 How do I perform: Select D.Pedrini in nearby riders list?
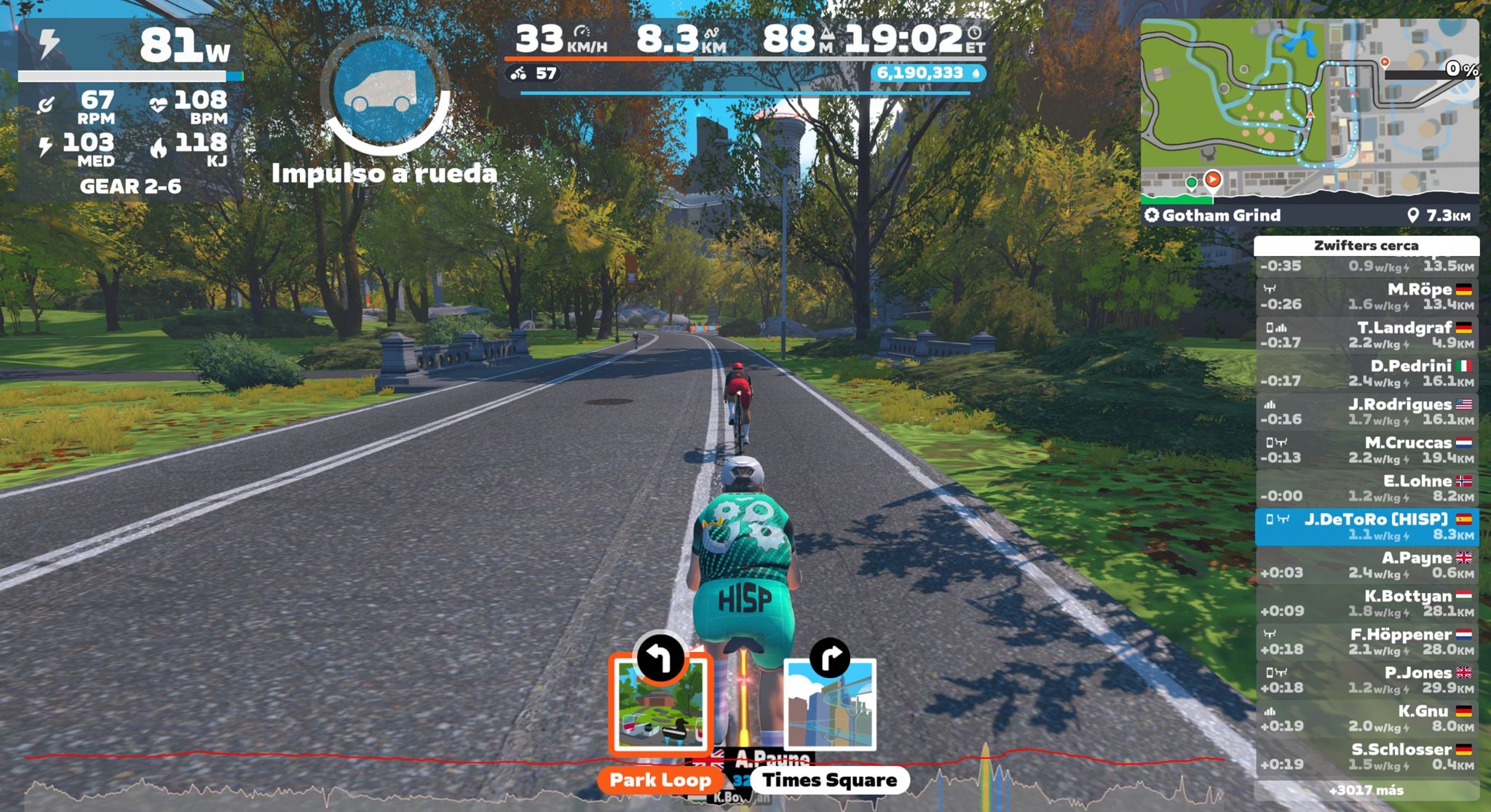pos(1367,373)
